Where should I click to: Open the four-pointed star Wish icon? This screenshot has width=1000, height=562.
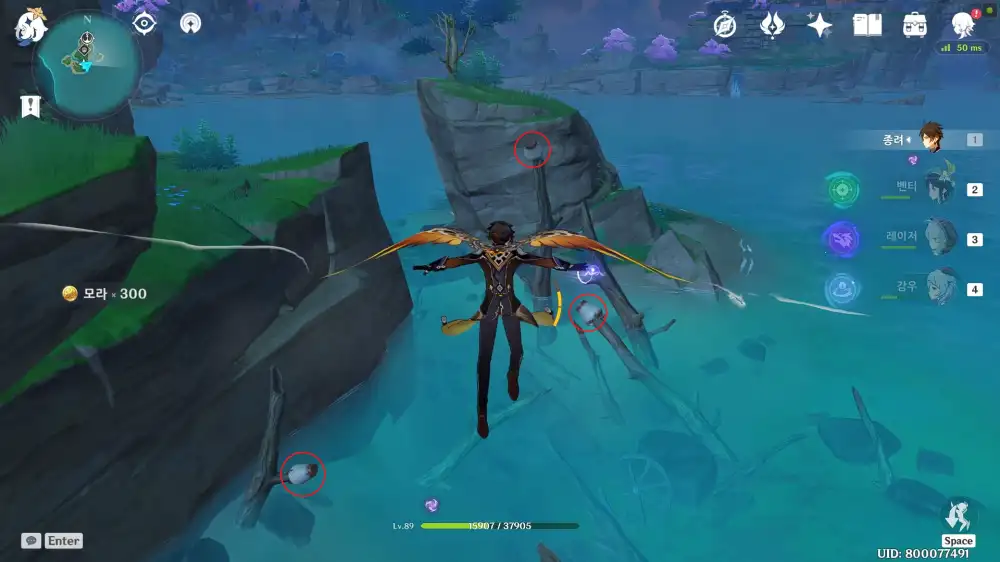tap(820, 25)
